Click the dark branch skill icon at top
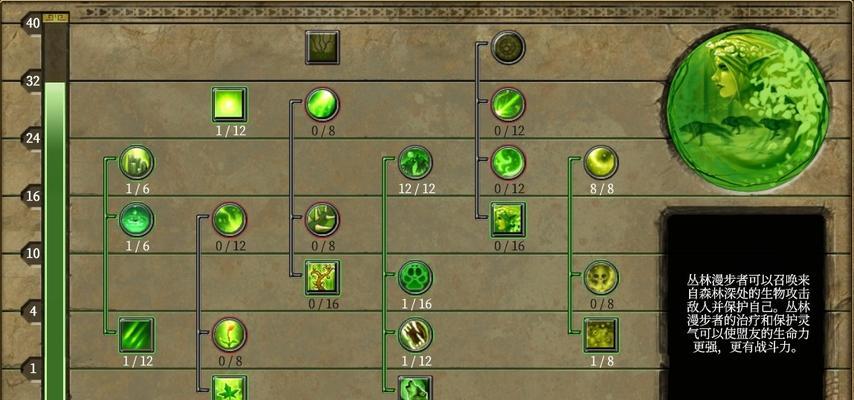The height and width of the screenshot is (400, 854). pos(322,47)
